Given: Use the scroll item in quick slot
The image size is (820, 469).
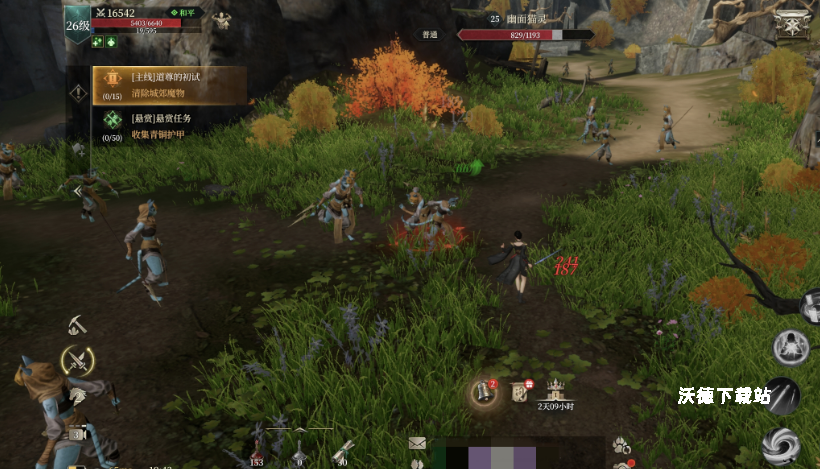Looking at the screenshot, I should (x=343, y=449).
